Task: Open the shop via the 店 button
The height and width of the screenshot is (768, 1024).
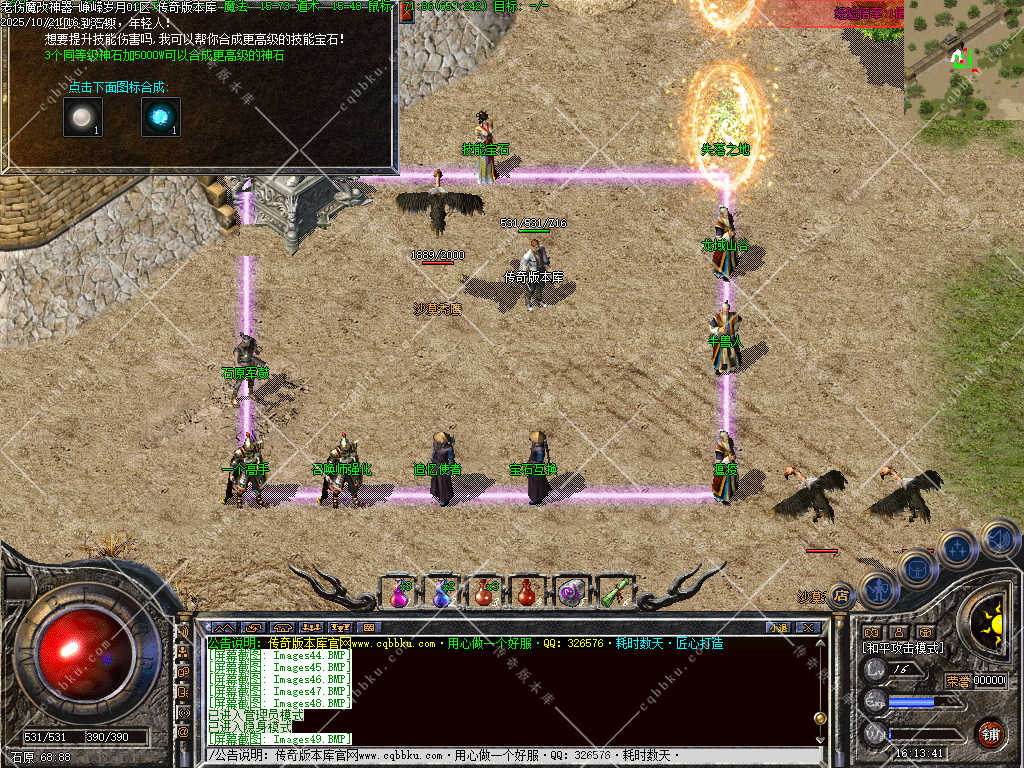Action: coord(841,596)
